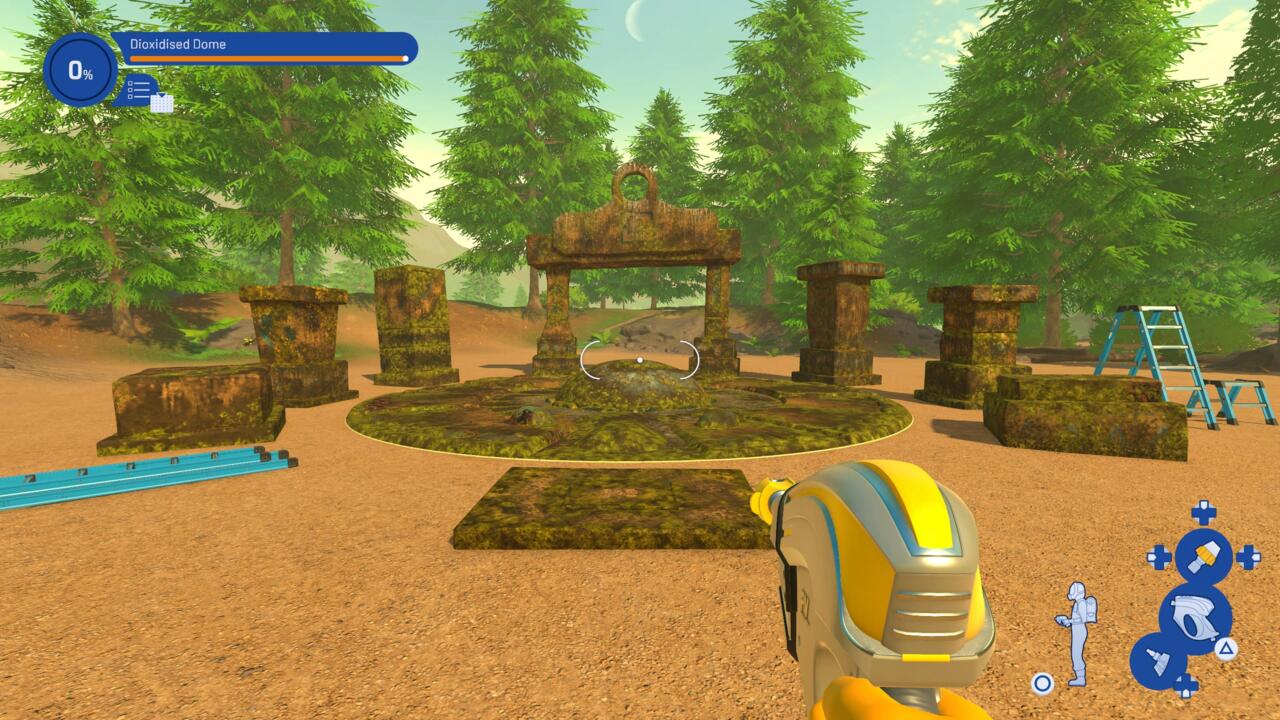Open the job checklist icon
The height and width of the screenshot is (720, 1280).
pyautogui.click(x=141, y=91)
